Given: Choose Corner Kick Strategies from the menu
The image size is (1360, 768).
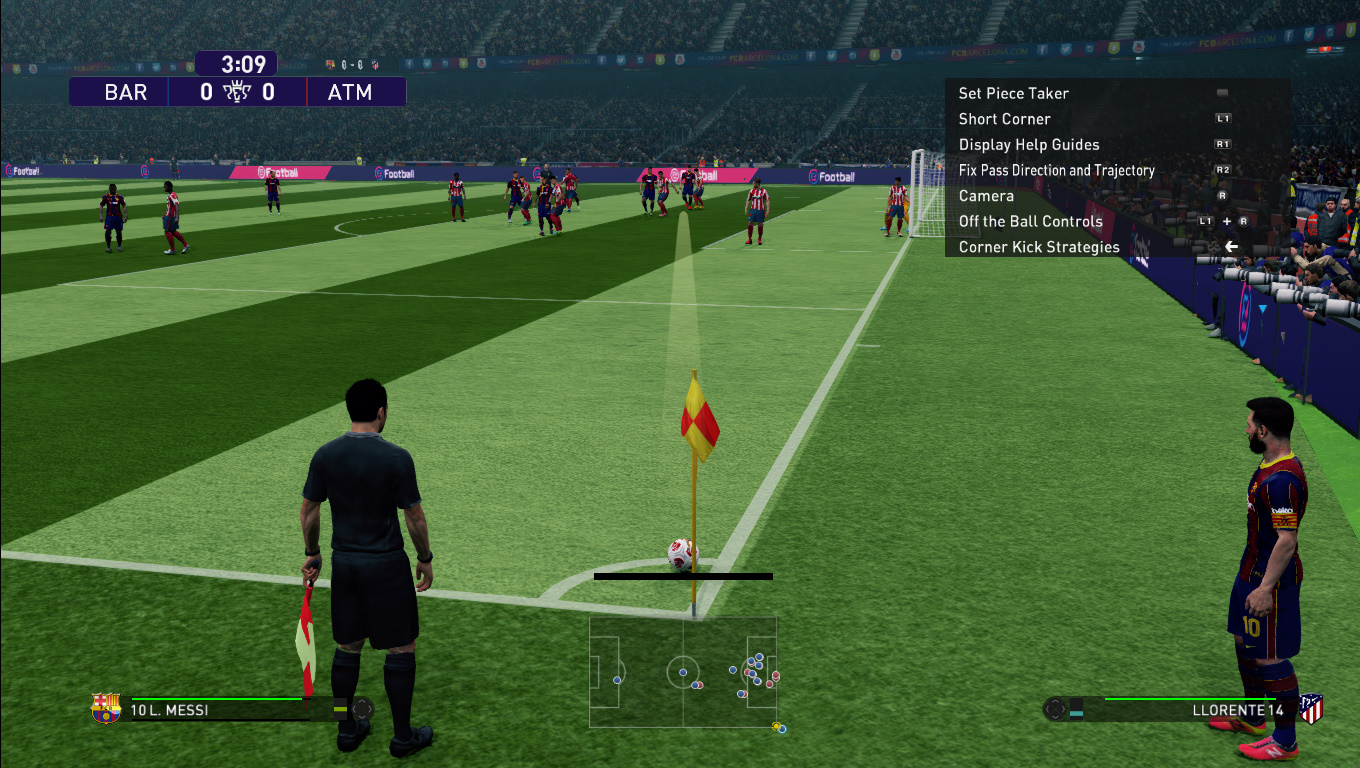Looking at the screenshot, I should point(1039,246).
